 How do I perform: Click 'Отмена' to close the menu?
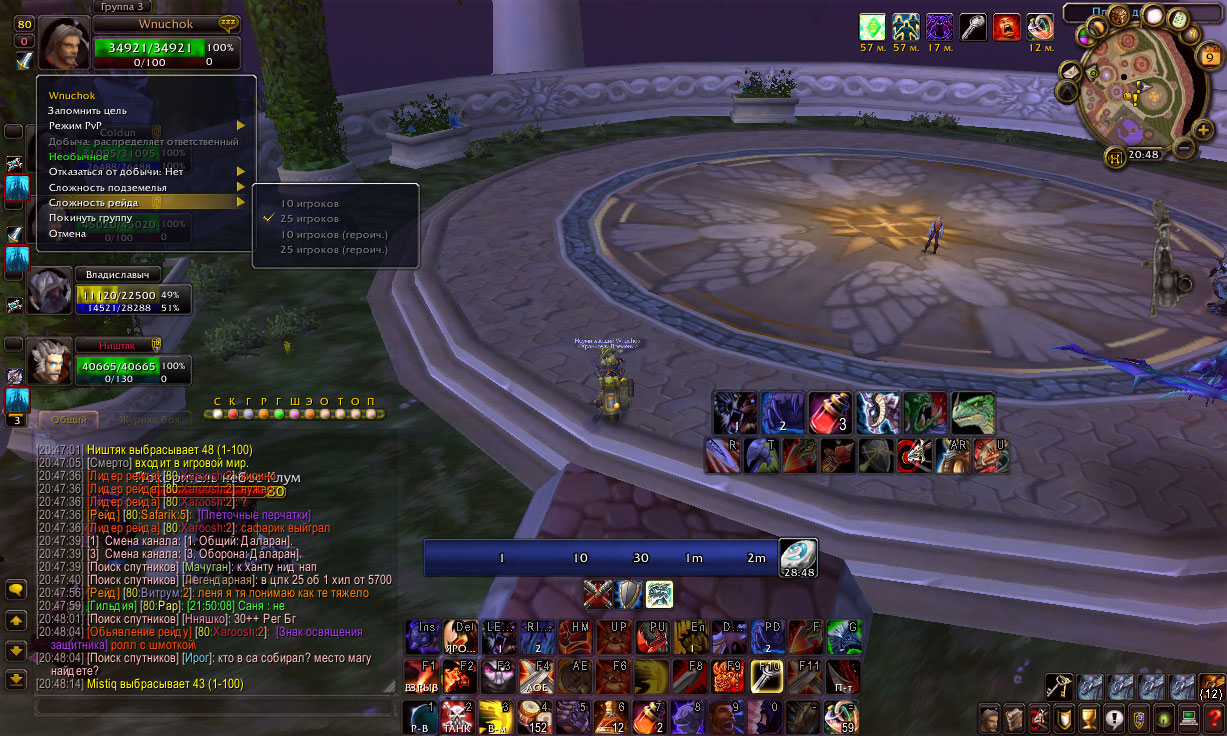pyautogui.click(x=68, y=233)
